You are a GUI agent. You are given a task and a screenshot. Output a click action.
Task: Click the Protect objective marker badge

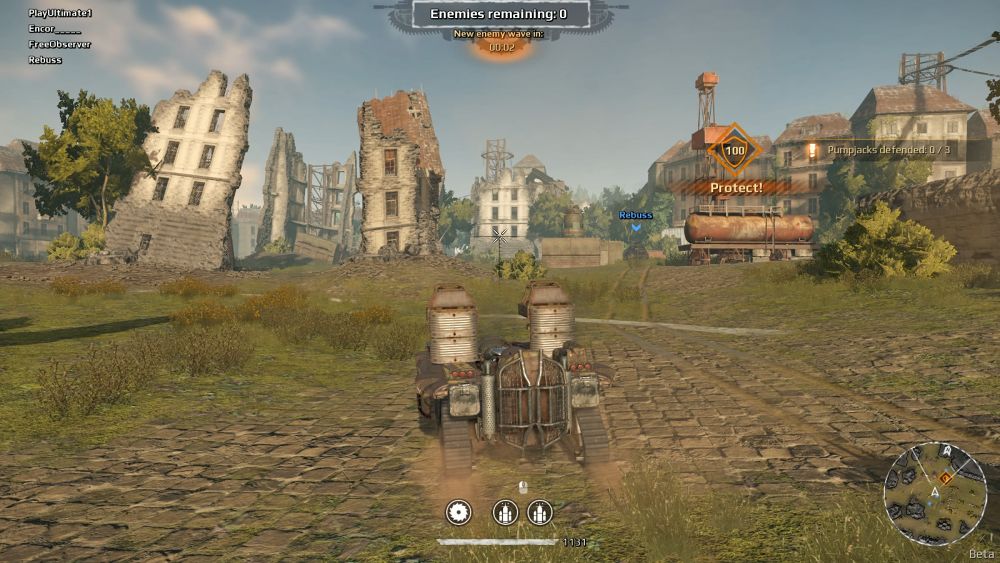tap(735, 152)
